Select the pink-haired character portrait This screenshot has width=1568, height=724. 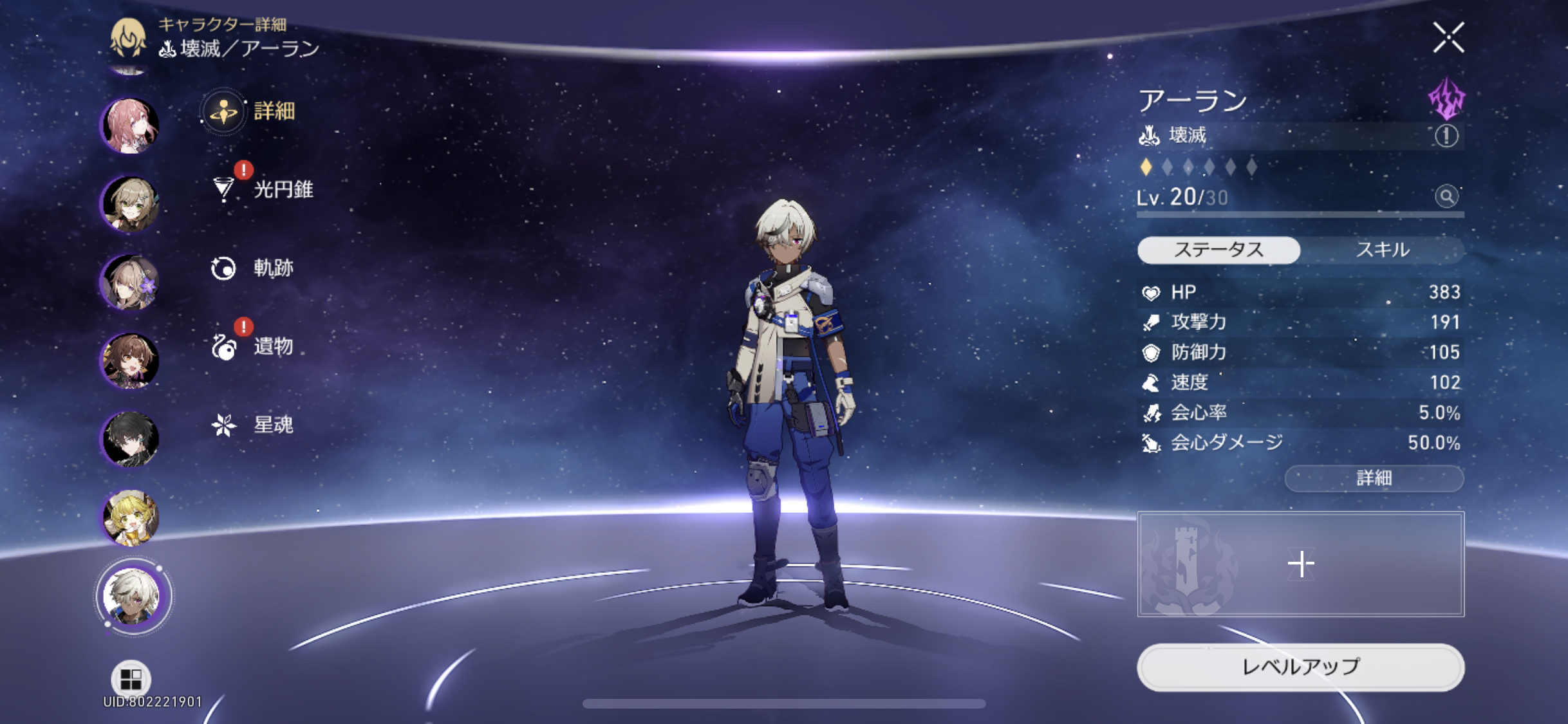tap(131, 125)
